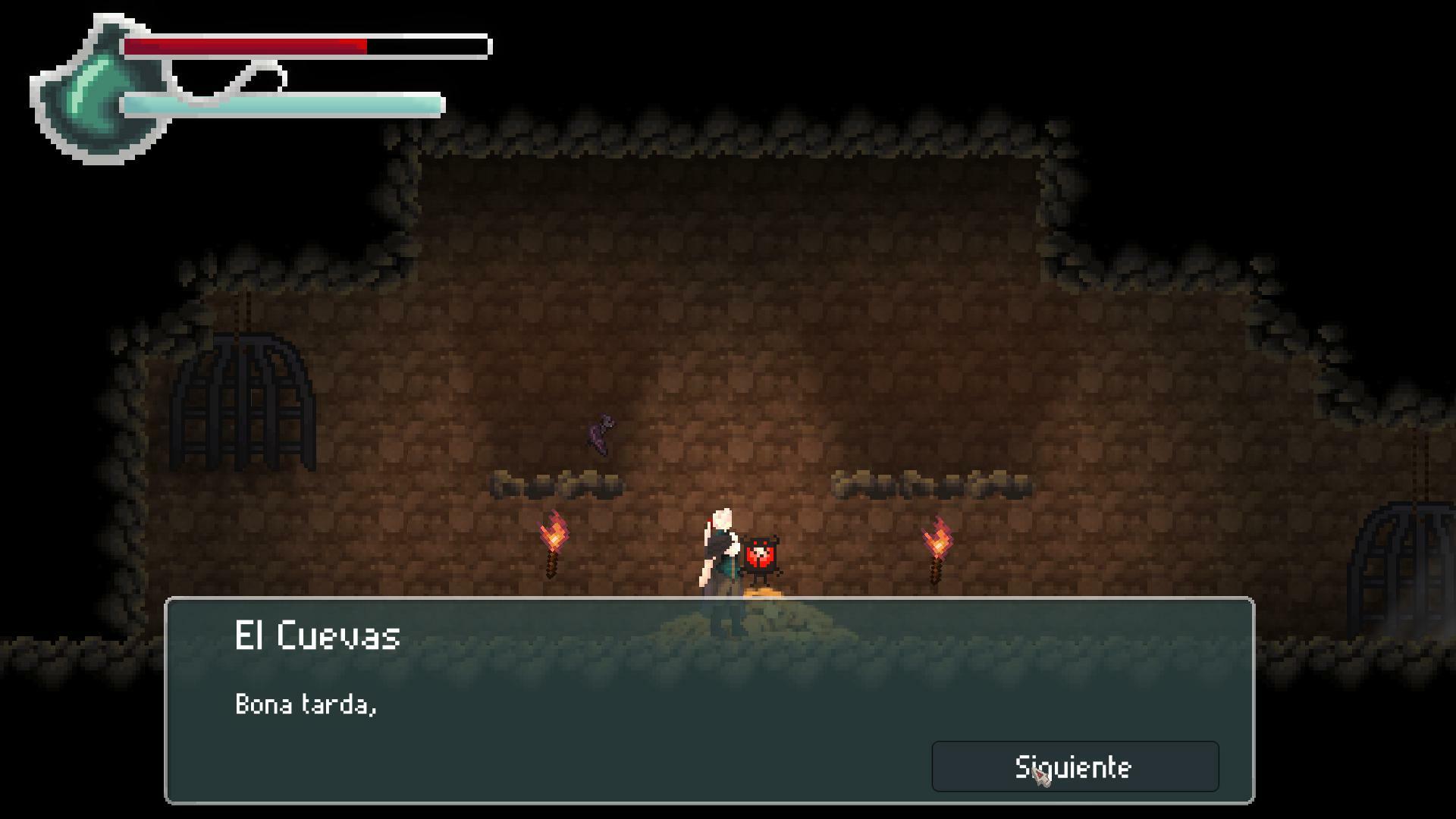Click the hanging cage on the left wall
This screenshot has width=1456, height=819.
point(243,402)
